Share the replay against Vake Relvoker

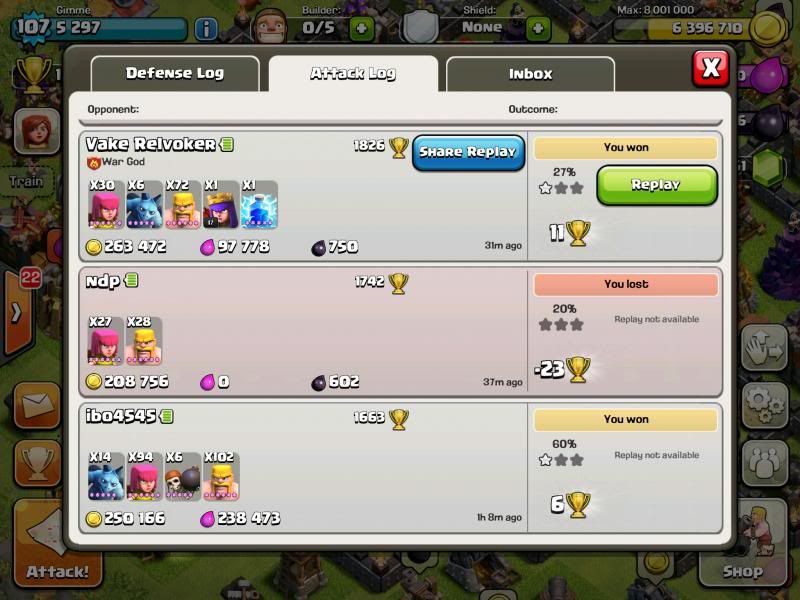pyautogui.click(x=468, y=152)
